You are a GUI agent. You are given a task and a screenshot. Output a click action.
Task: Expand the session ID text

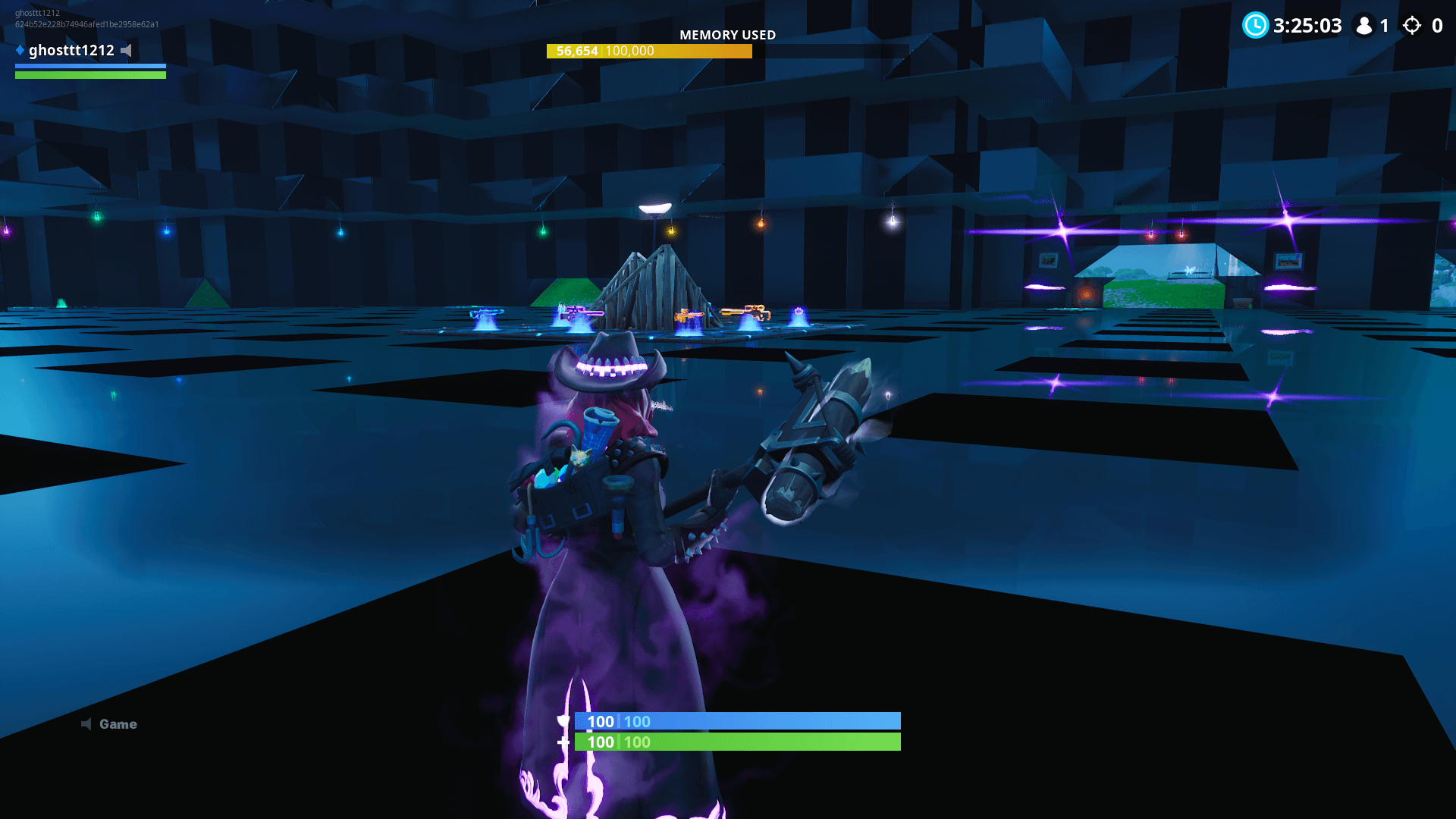pyautogui.click(x=86, y=24)
